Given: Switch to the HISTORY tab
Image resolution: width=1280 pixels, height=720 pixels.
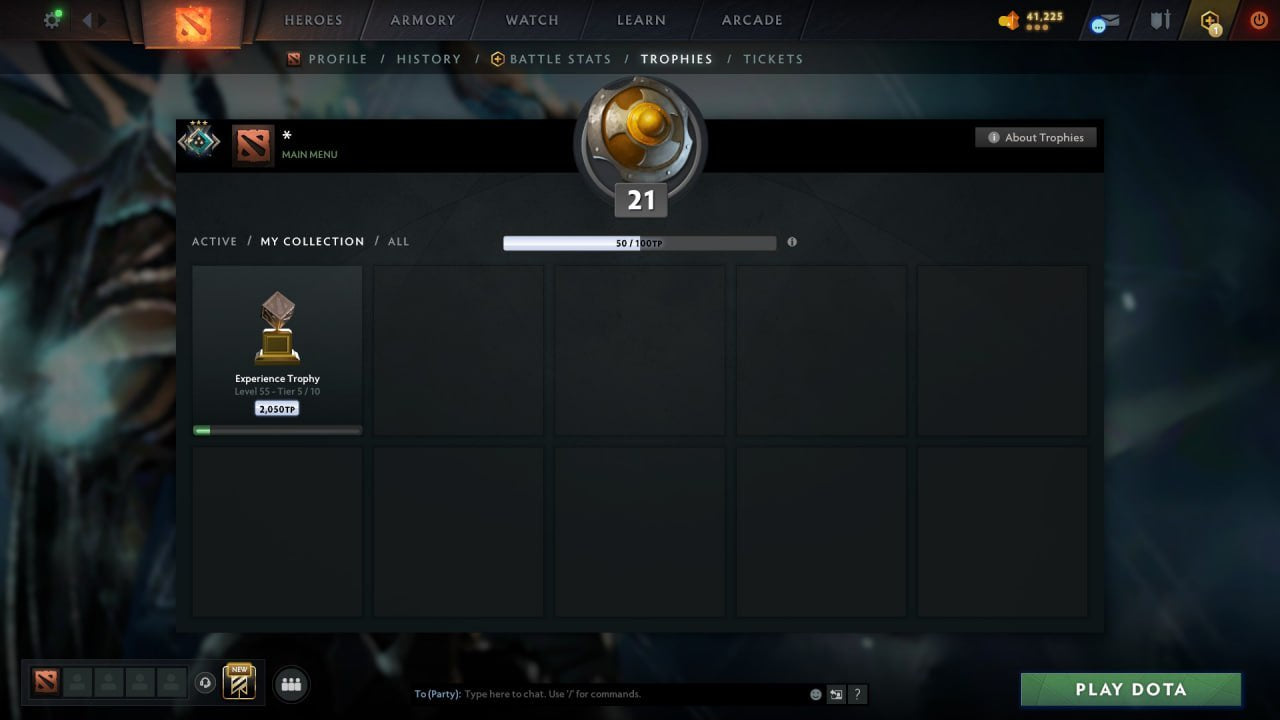Looking at the screenshot, I should point(429,59).
